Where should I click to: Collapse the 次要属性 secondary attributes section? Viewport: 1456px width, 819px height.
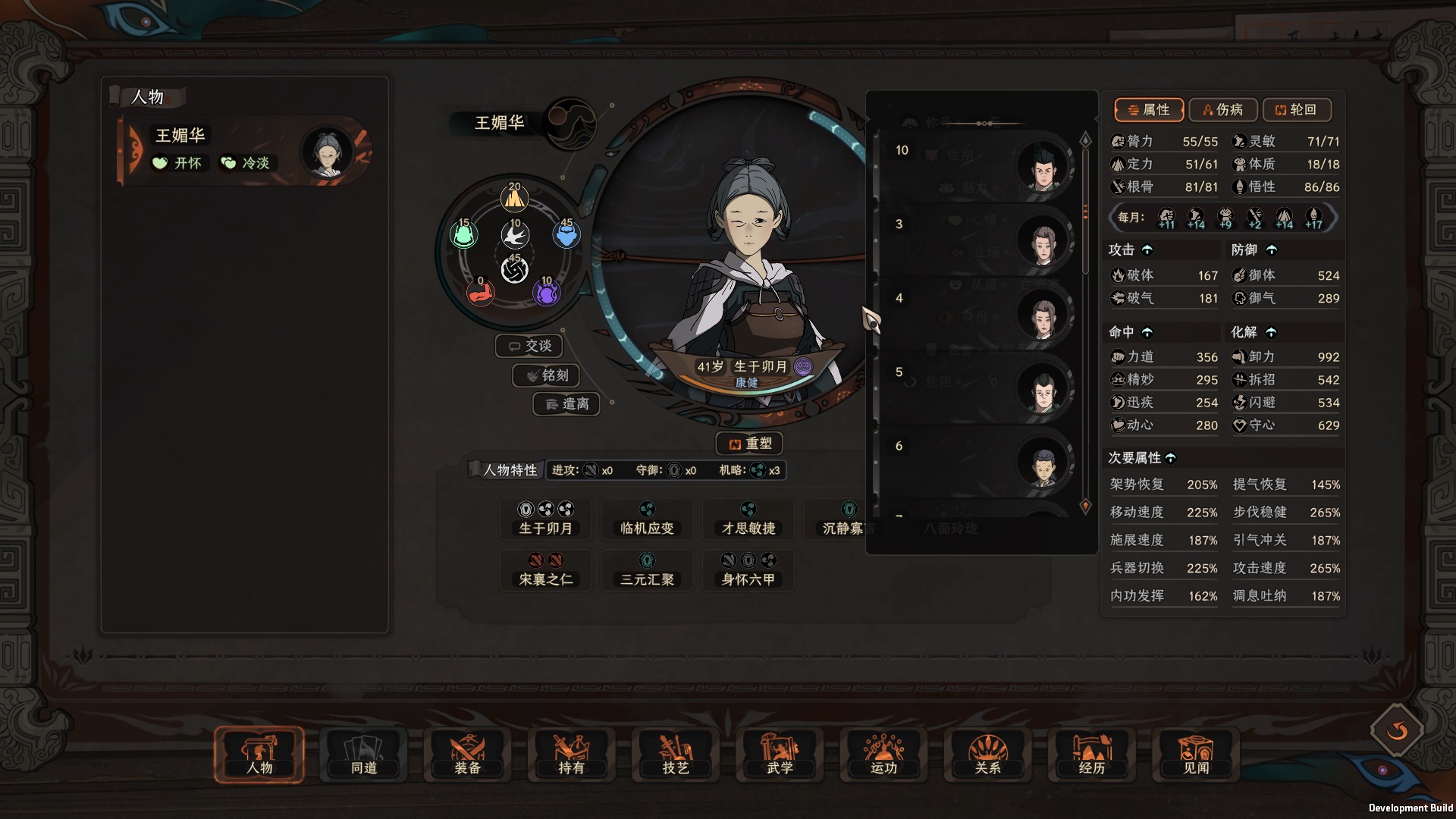click(x=1172, y=457)
